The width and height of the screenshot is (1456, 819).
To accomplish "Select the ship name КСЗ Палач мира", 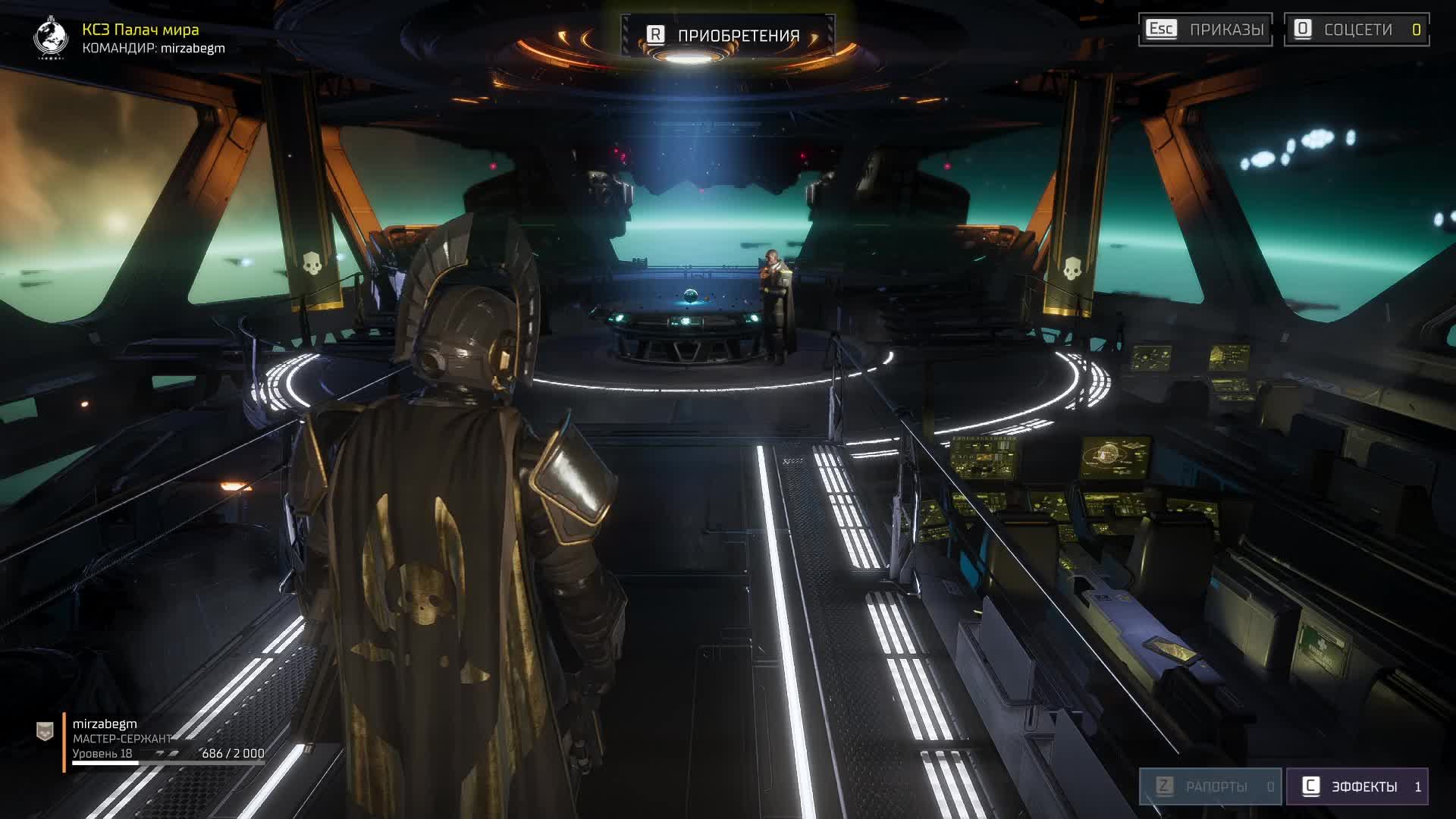I will coord(140,30).
